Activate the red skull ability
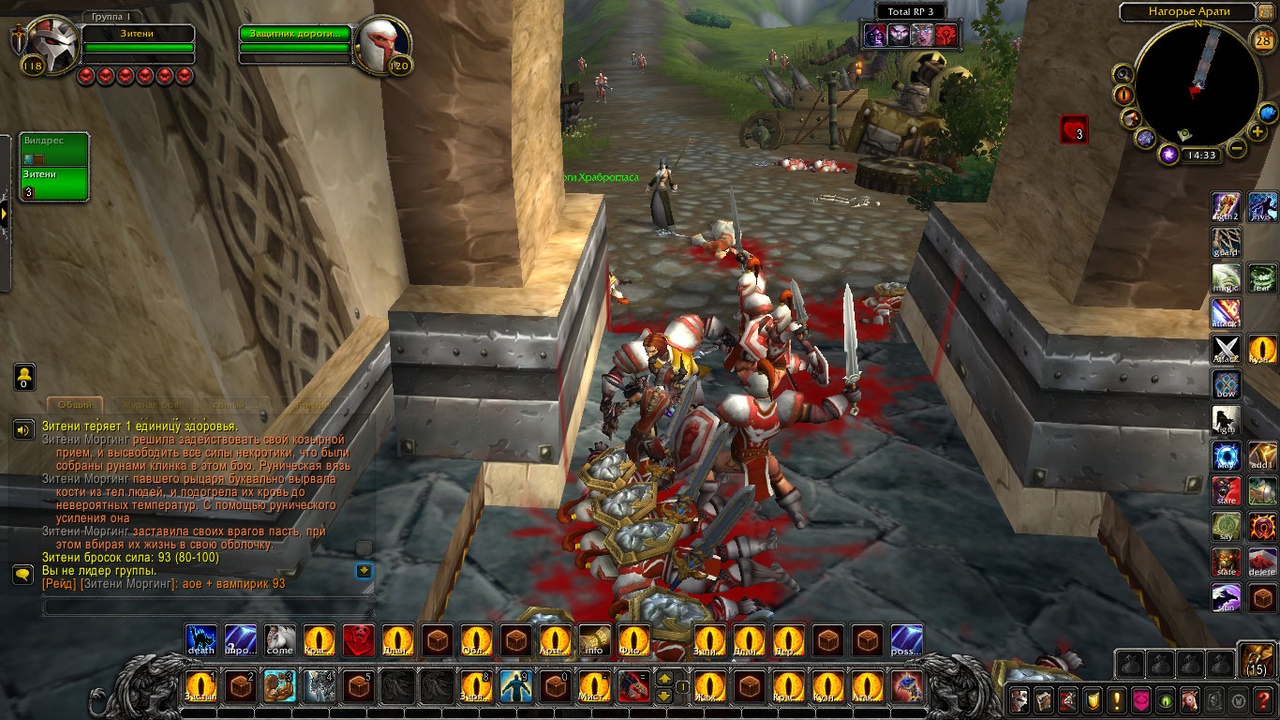 coord(358,640)
